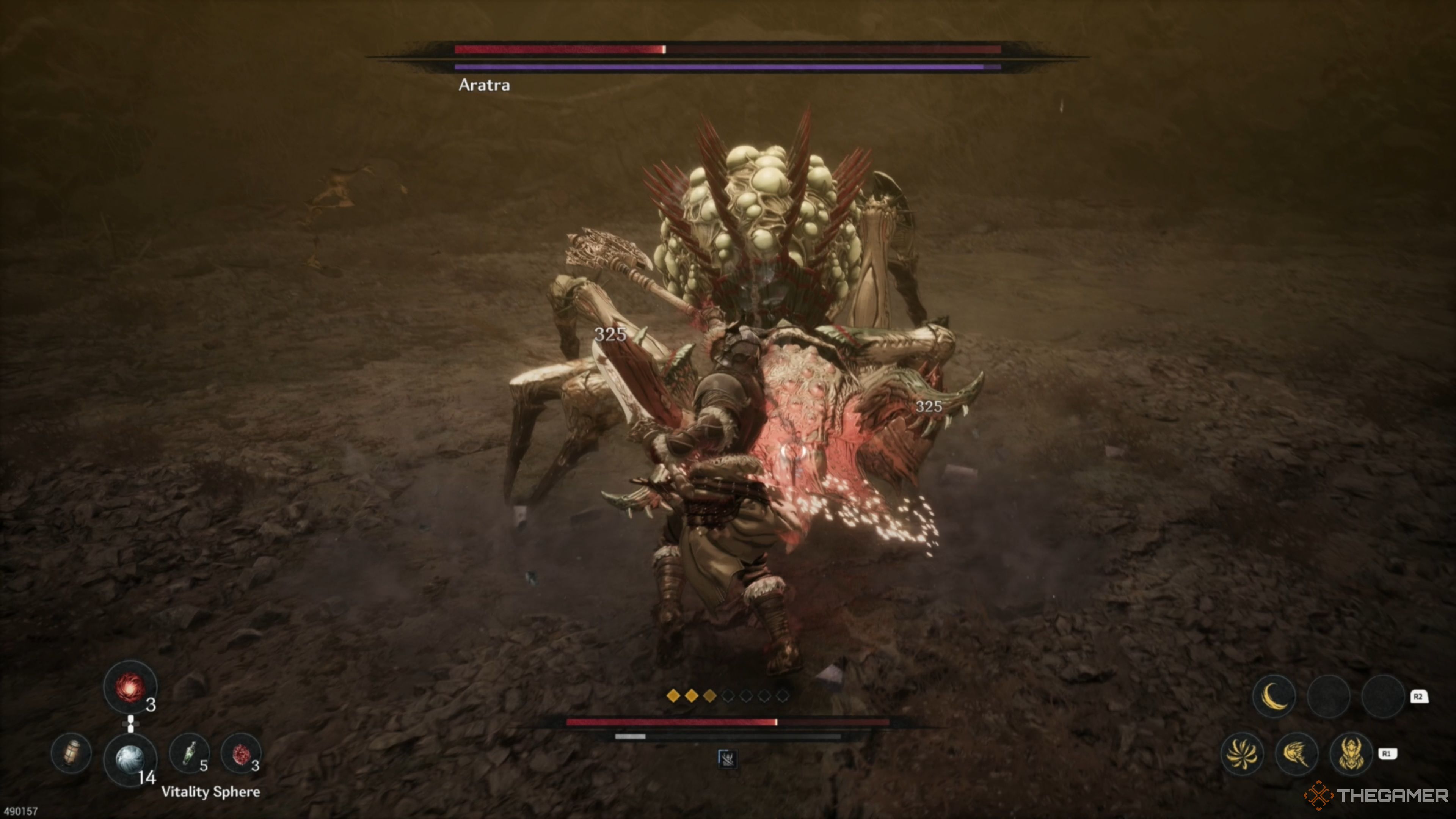Click the sword status buff icon
The width and height of the screenshot is (1456, 819).
tap(727, 758)
